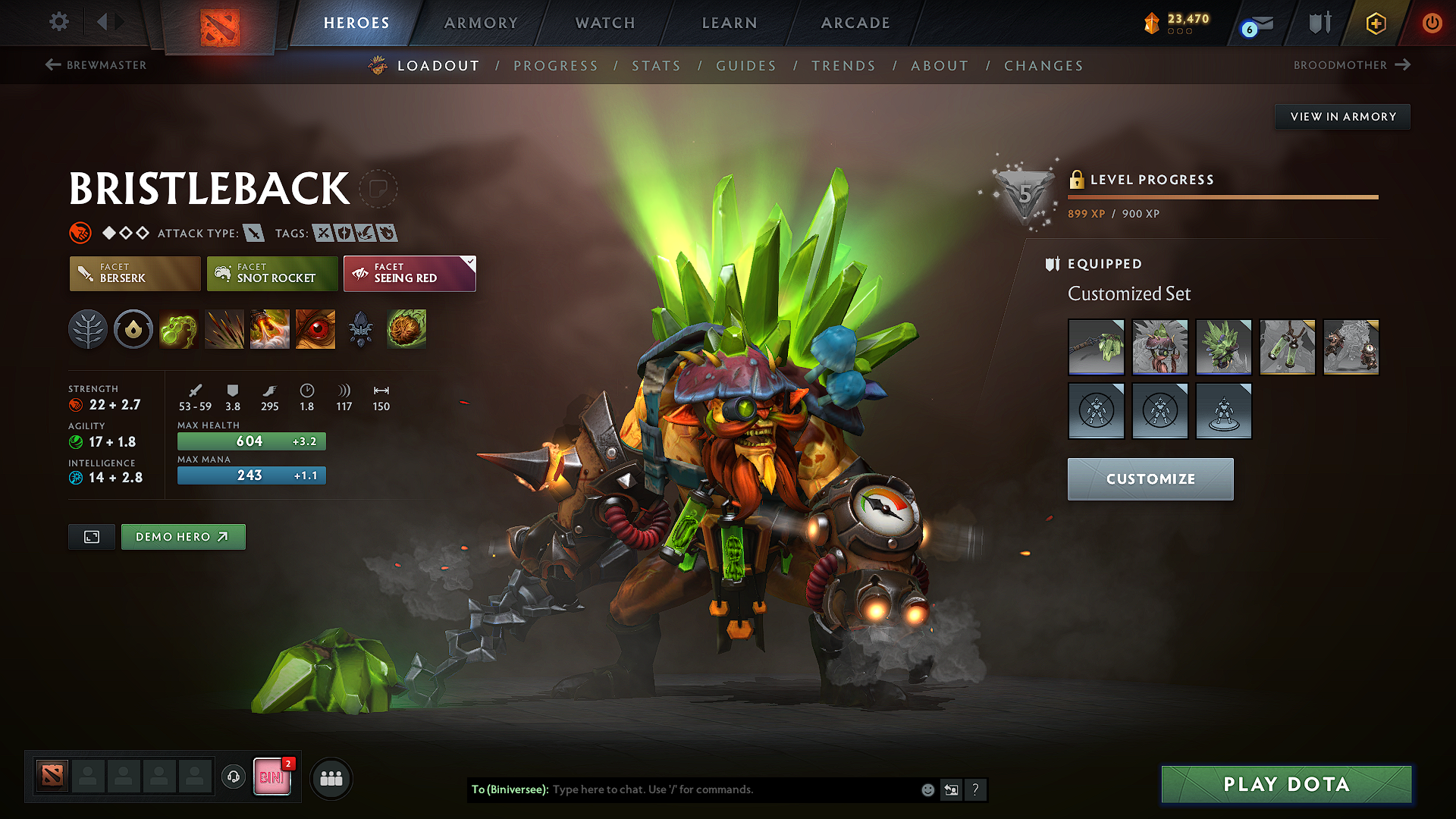
Task: Click the Hairball ability icon
Action: click(x=406, y=329)
